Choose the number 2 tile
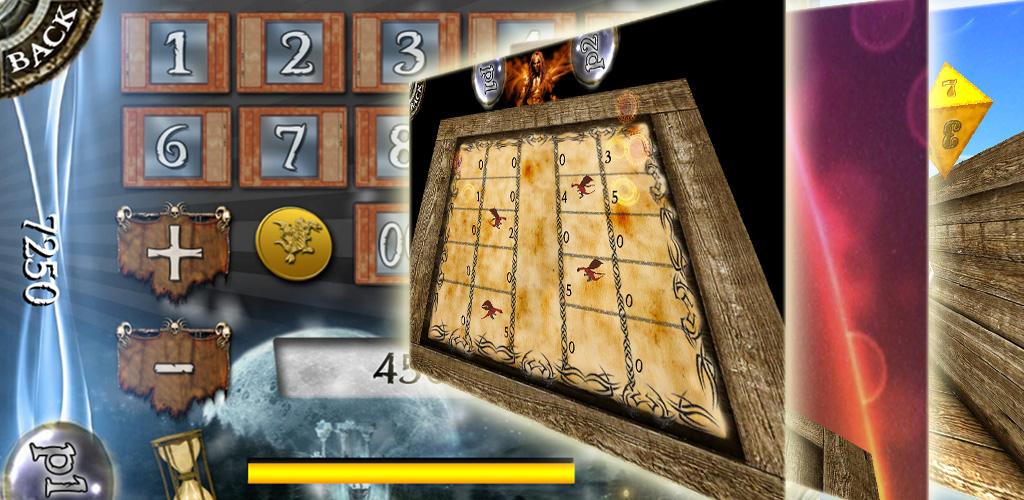Image resolution: width=1024 pixels, height=500 pixels. [x=291, y=54]
